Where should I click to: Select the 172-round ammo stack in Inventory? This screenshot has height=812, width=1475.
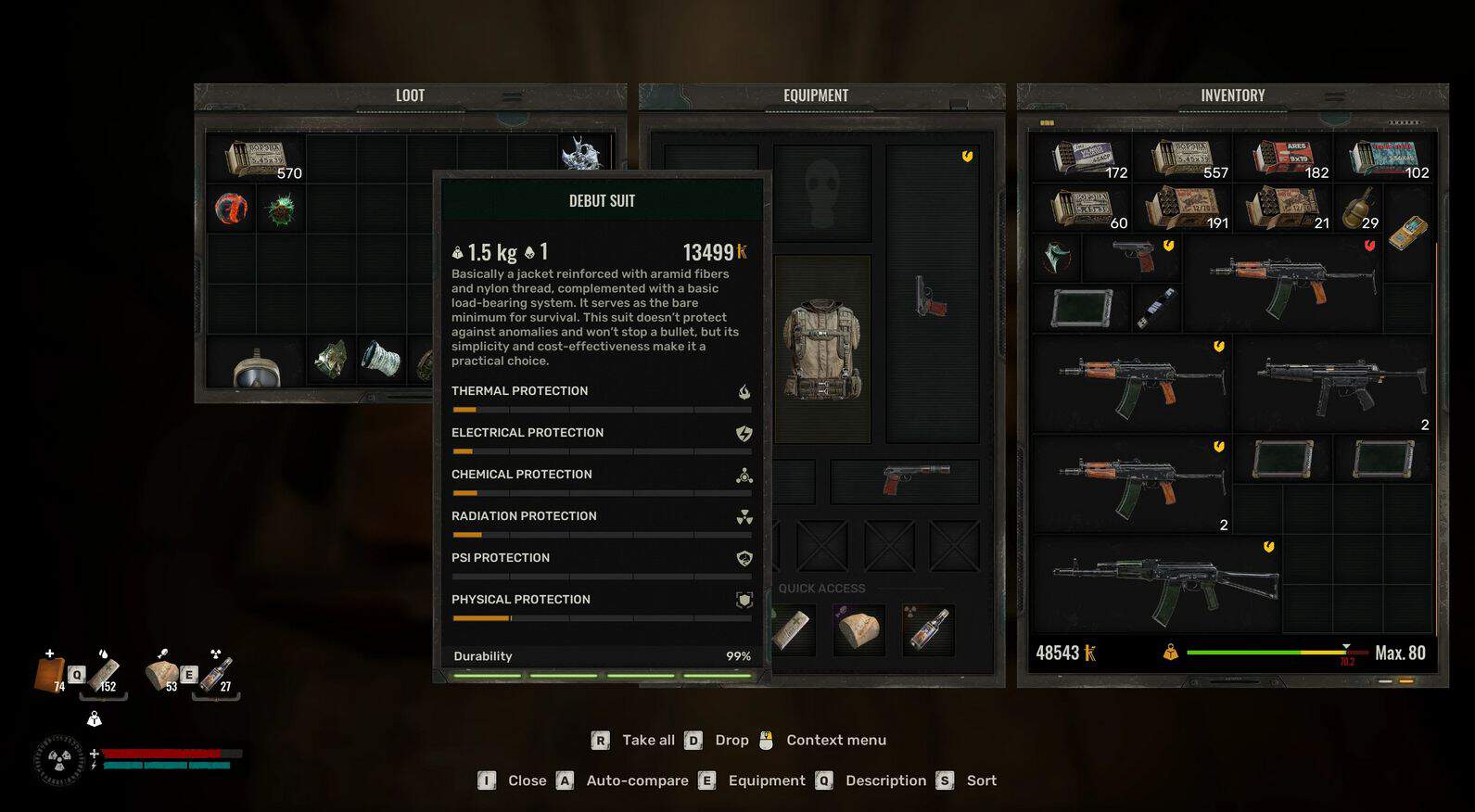(x=1084, y=159)
